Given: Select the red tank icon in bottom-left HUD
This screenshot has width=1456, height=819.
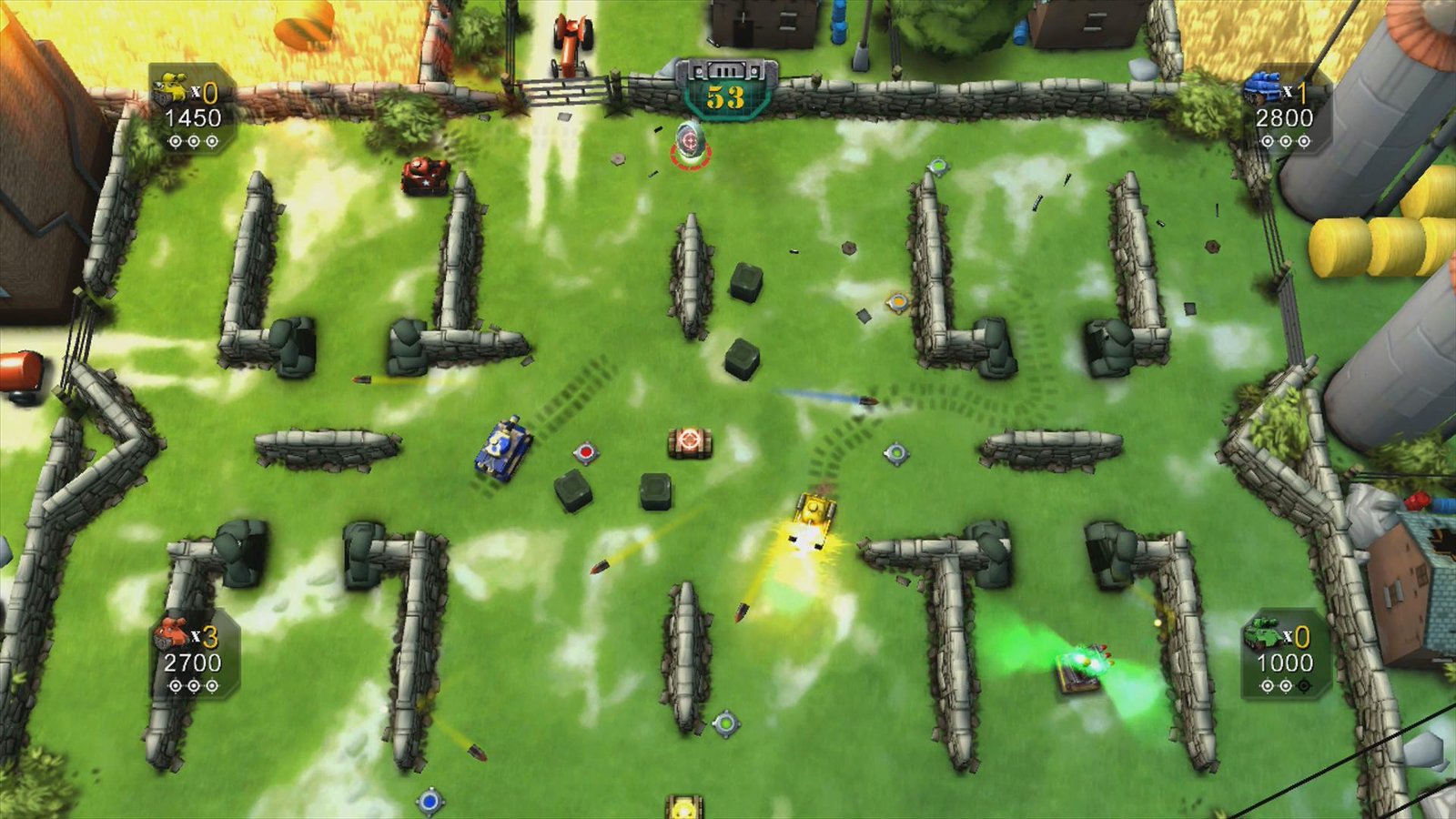Looking at the screenshot, I should (171, 633).
